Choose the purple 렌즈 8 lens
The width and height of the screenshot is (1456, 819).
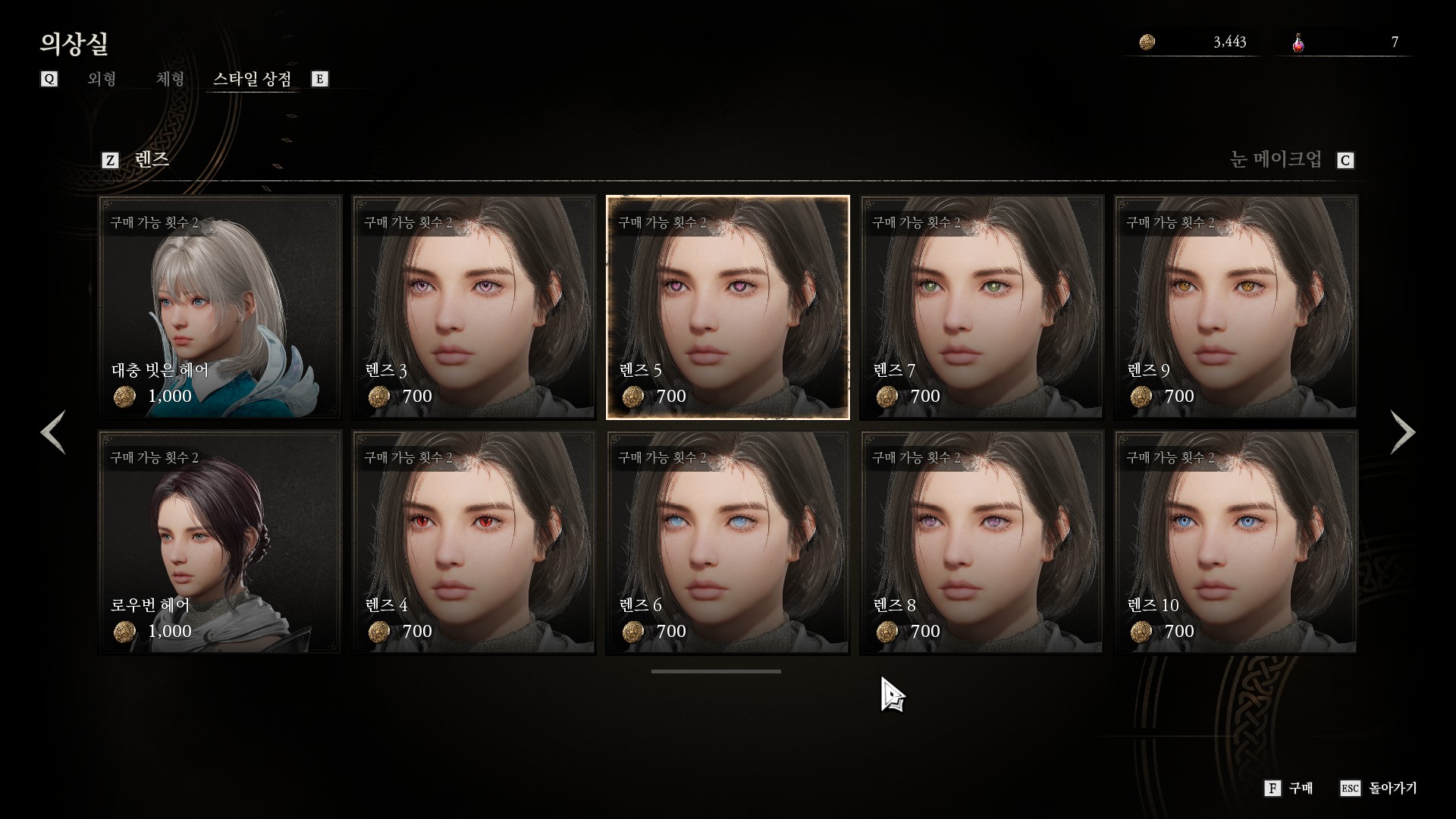[x=982, y=542]
